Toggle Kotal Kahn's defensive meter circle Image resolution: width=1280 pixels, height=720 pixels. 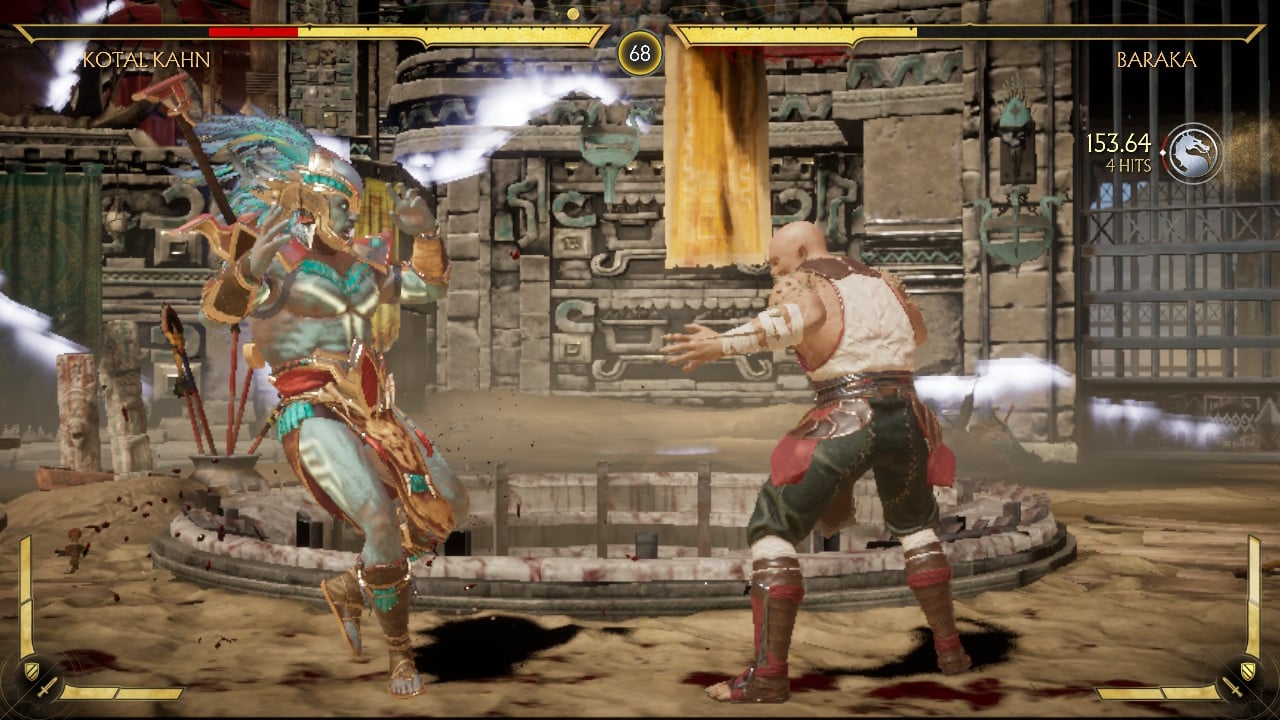click(38, 680)
